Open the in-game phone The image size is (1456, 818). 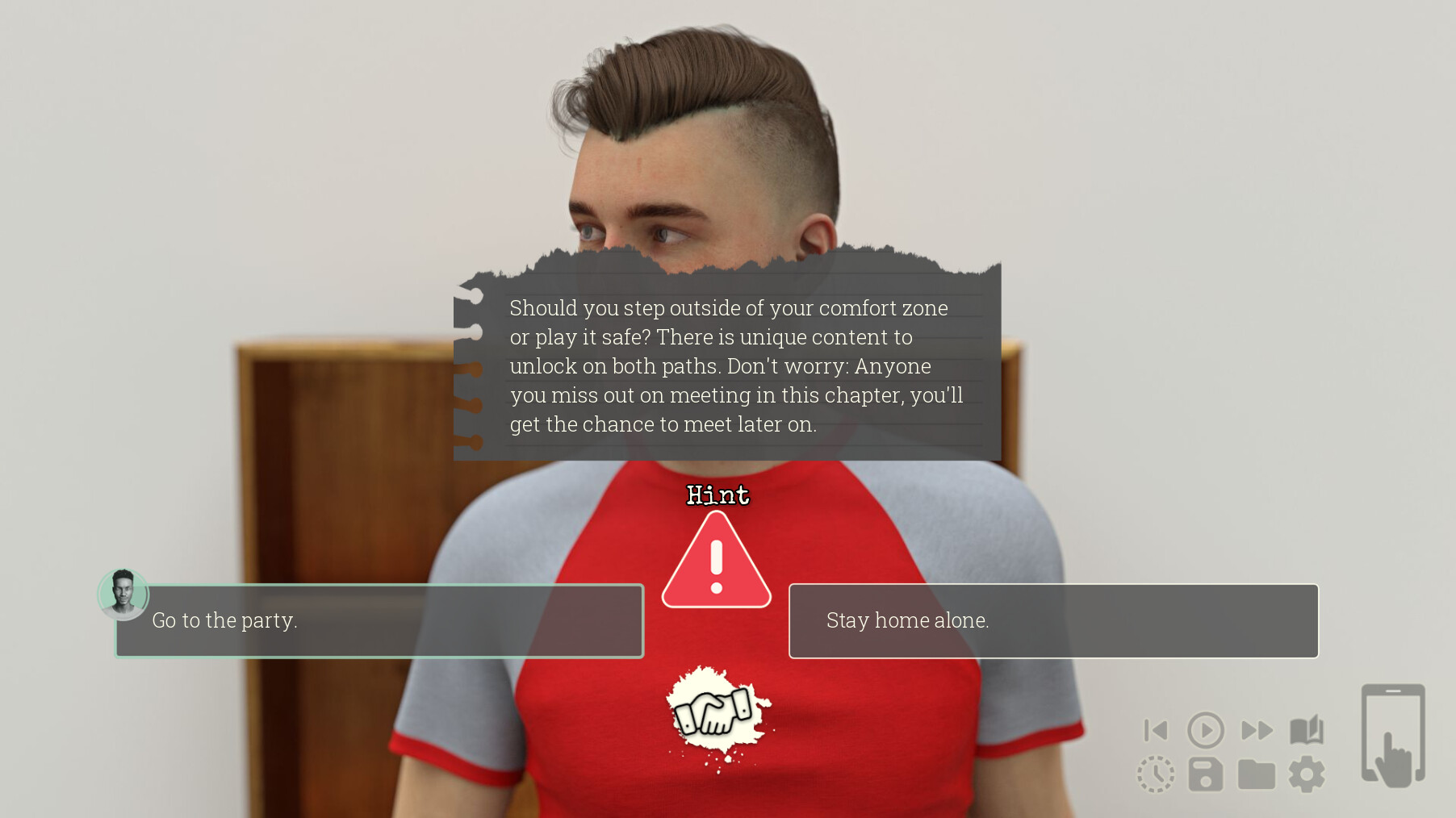tap(1394, 734)
